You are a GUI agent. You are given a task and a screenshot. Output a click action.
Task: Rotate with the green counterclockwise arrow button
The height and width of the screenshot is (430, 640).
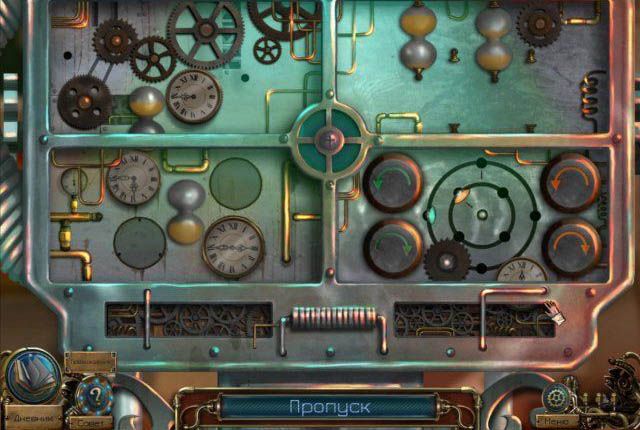391,181
